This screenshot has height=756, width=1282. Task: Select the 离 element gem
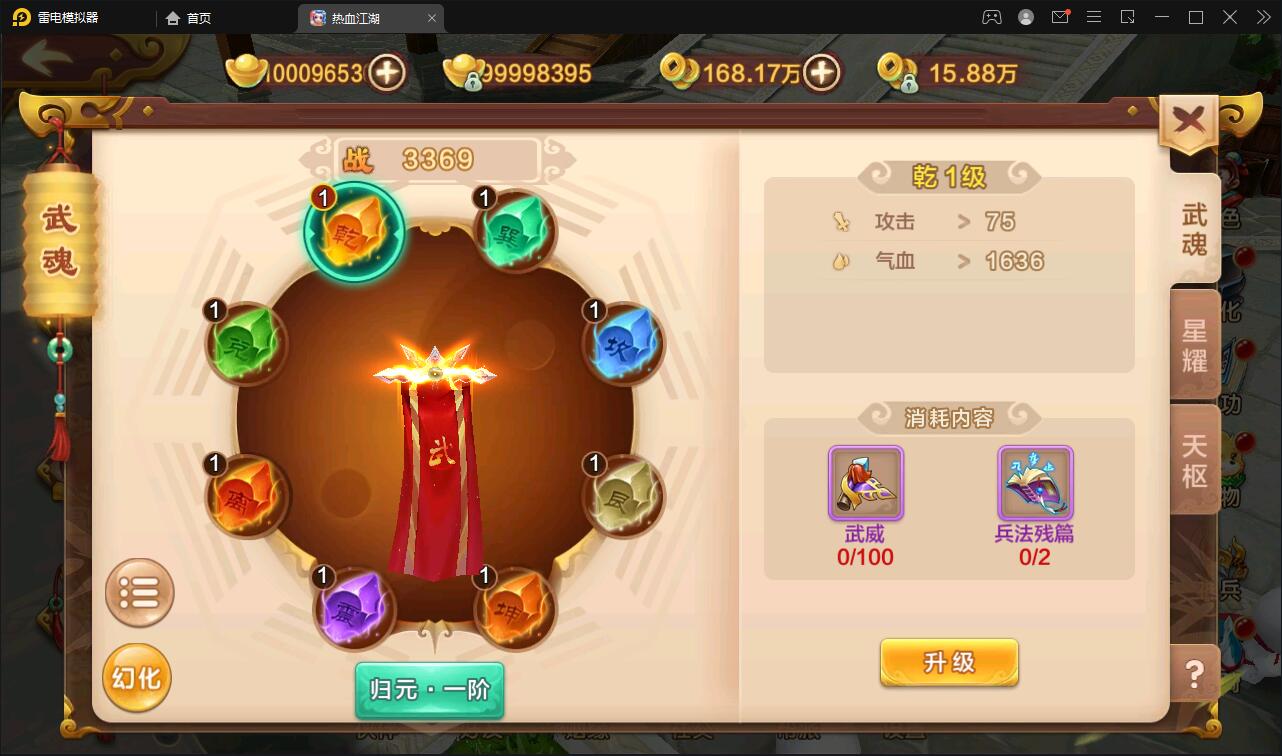tap(246, 497)
